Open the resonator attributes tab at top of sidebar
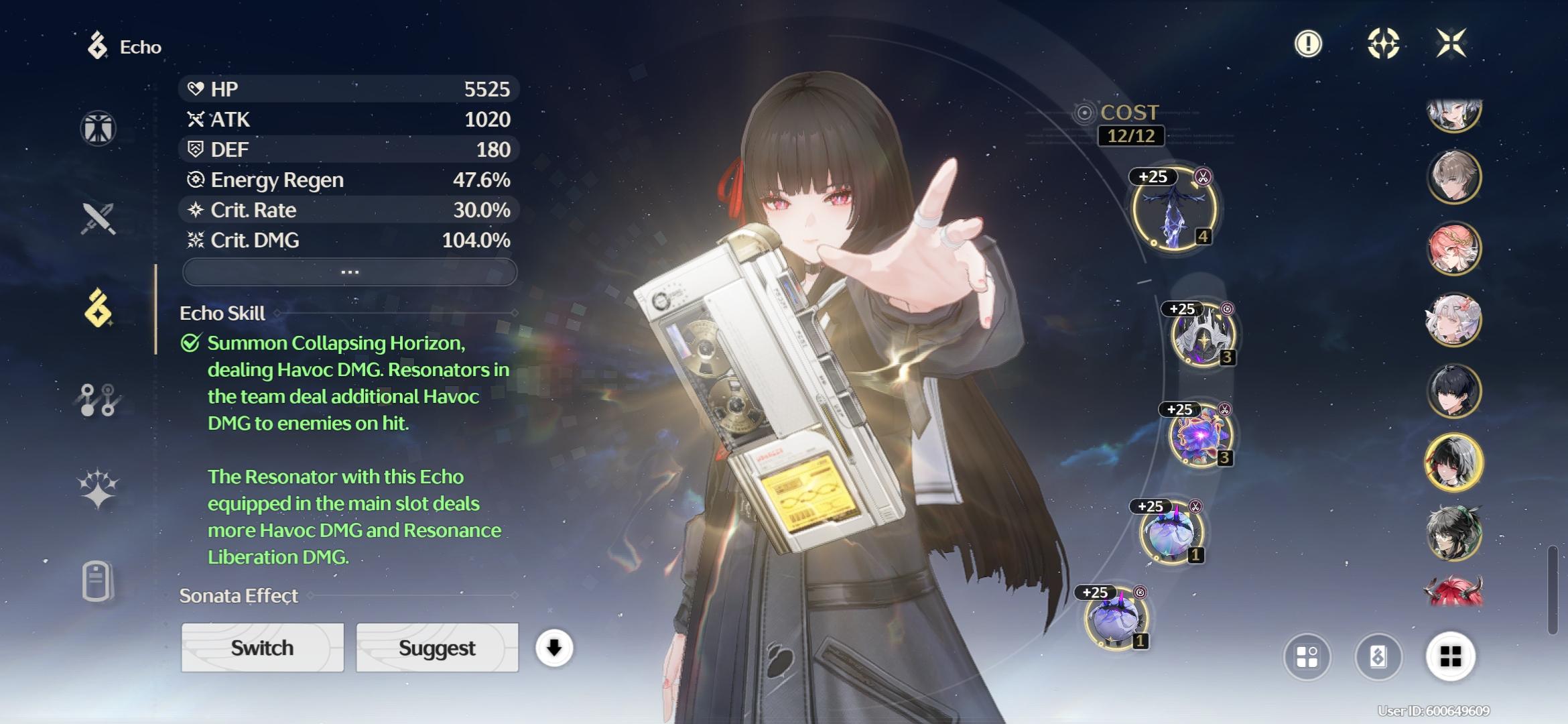Image resolution: width=1568 pixels, height=724 pixels. coord(99,128)
